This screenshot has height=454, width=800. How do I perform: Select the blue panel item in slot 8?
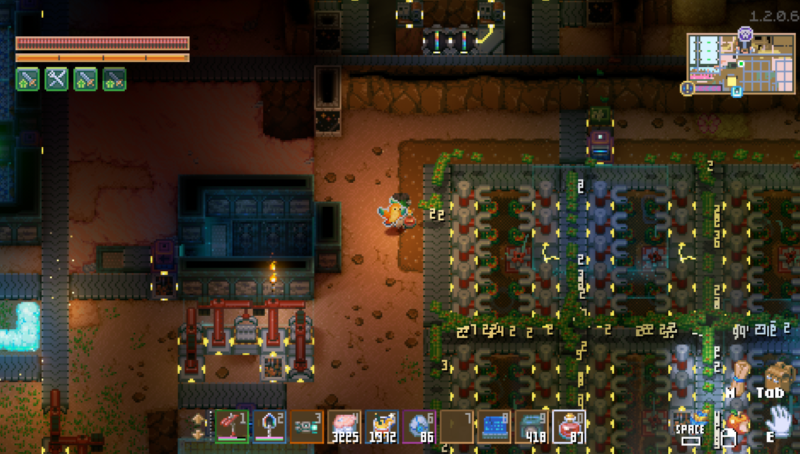(494, 426)
